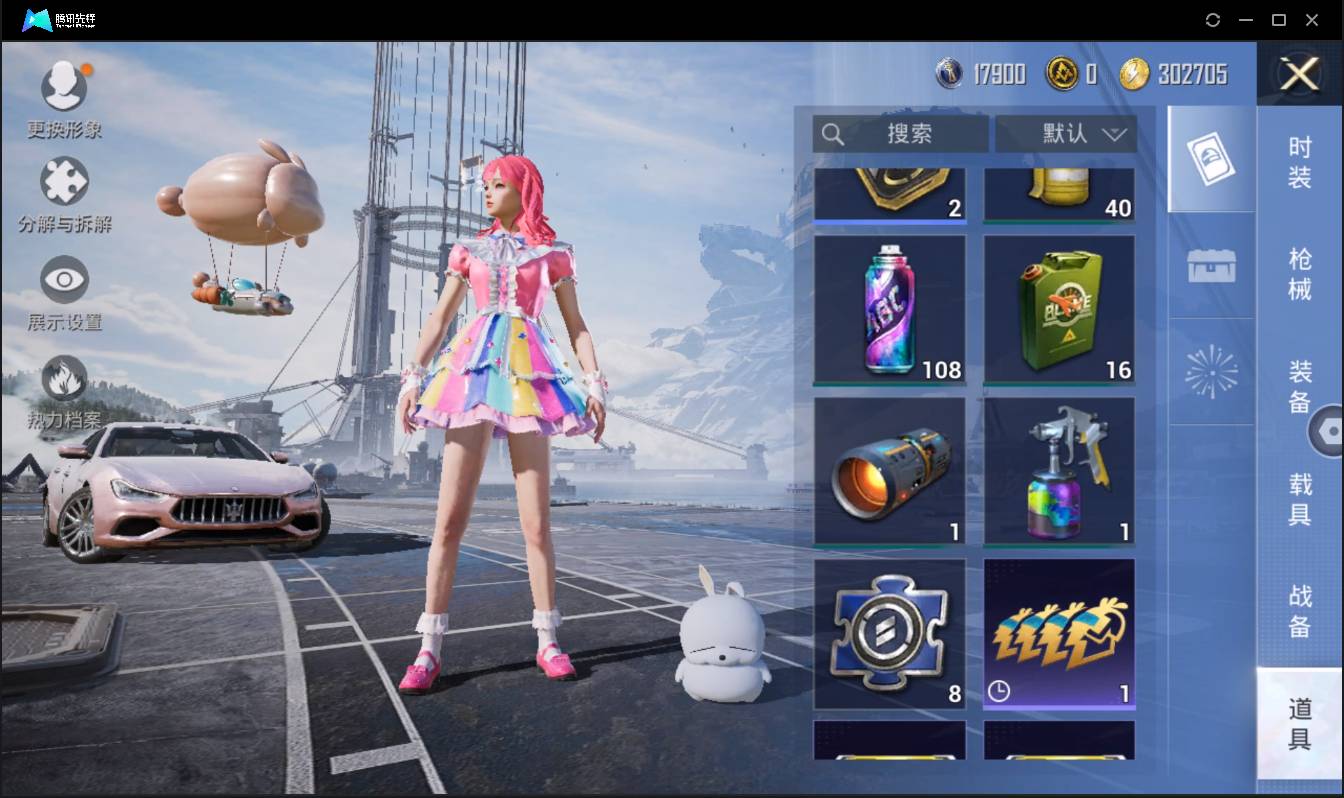Open the treasure chest sub-category

coord(1211,266)
